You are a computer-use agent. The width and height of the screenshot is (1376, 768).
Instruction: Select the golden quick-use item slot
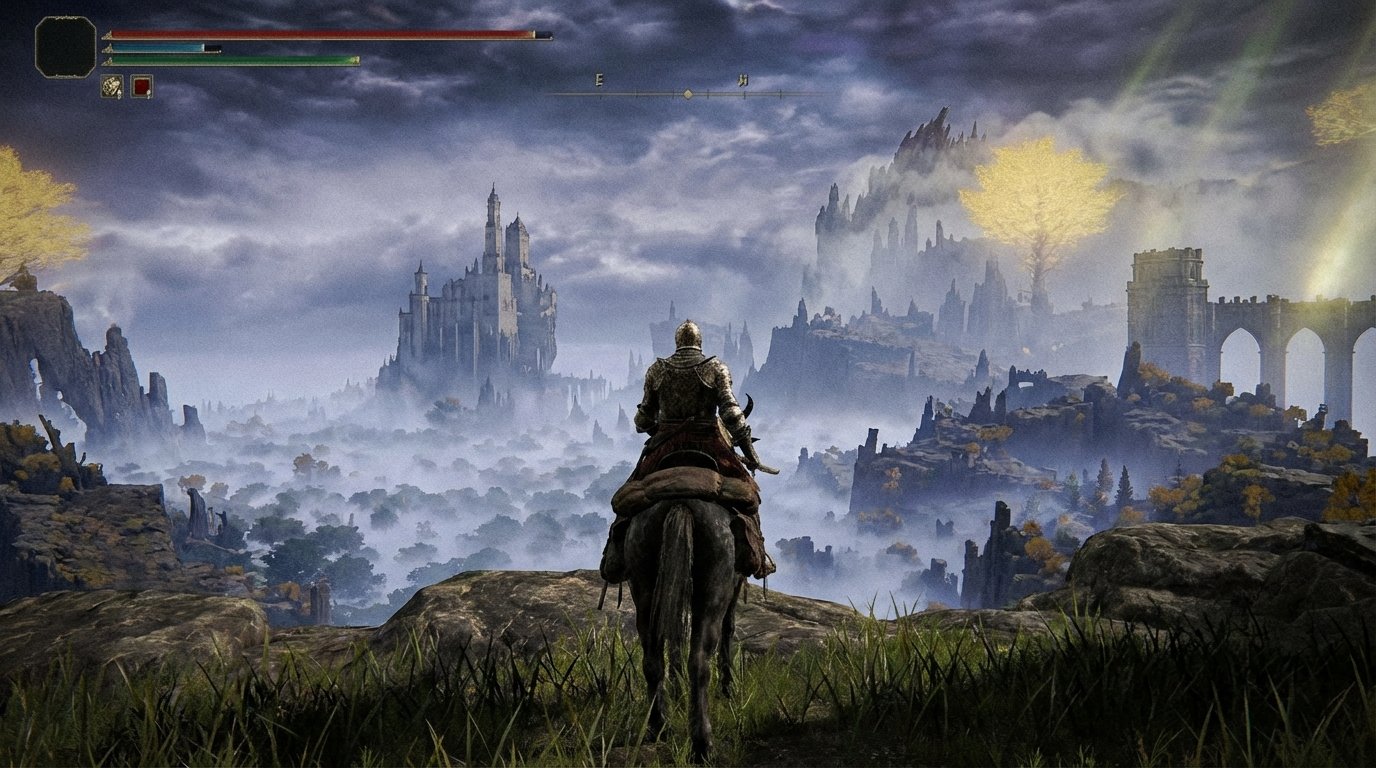(111, 85)
